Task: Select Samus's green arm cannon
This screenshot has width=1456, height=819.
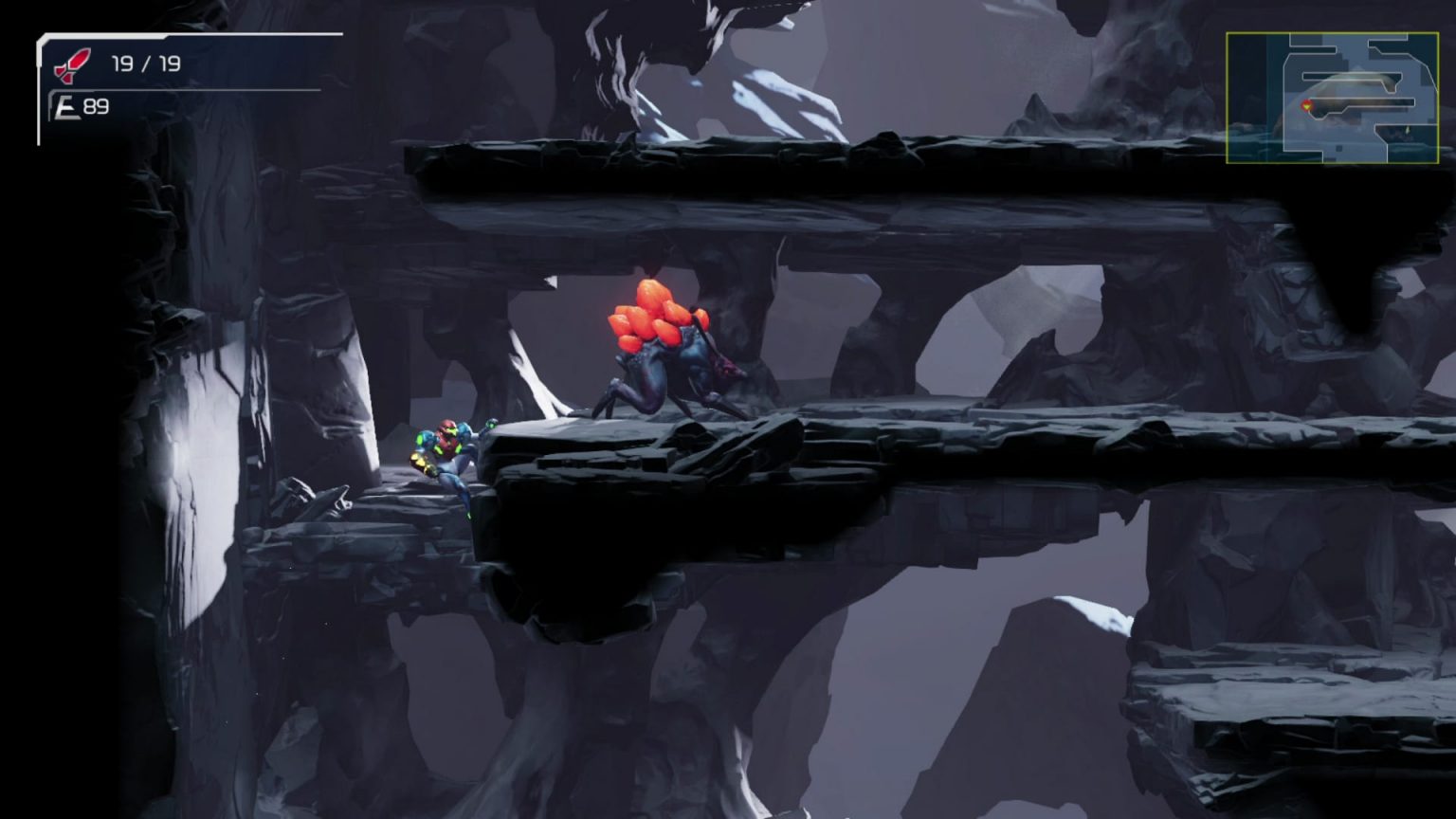Action: coord(424,464)
